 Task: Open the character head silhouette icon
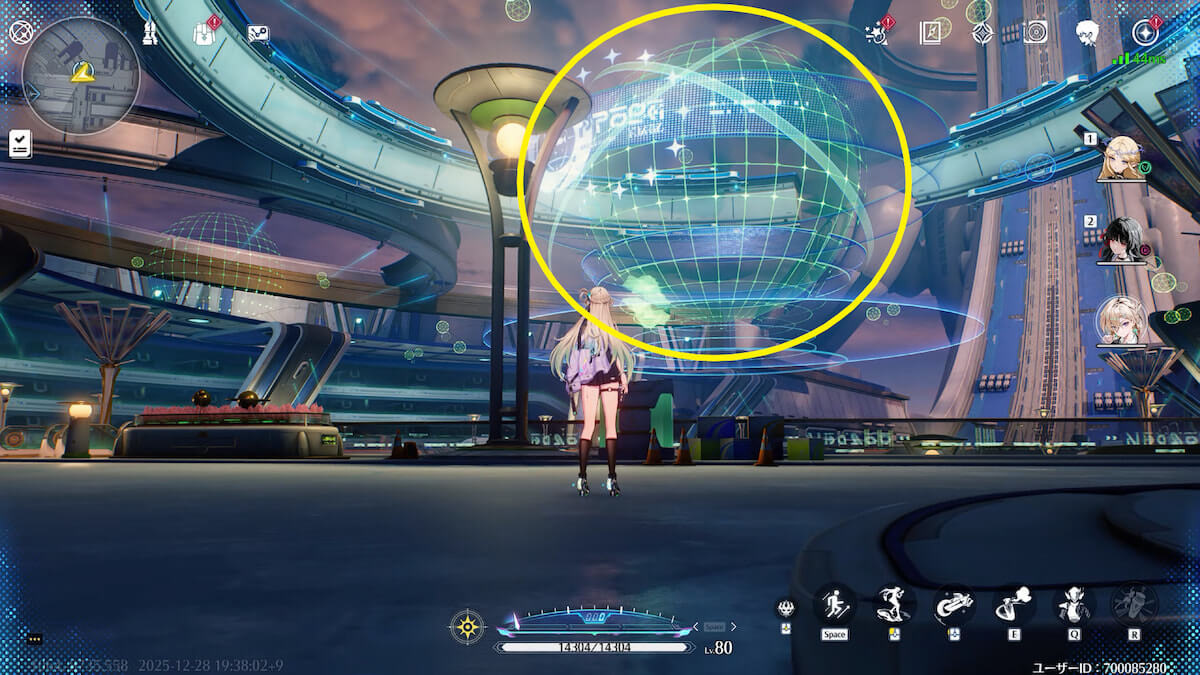click(1088, 33)
